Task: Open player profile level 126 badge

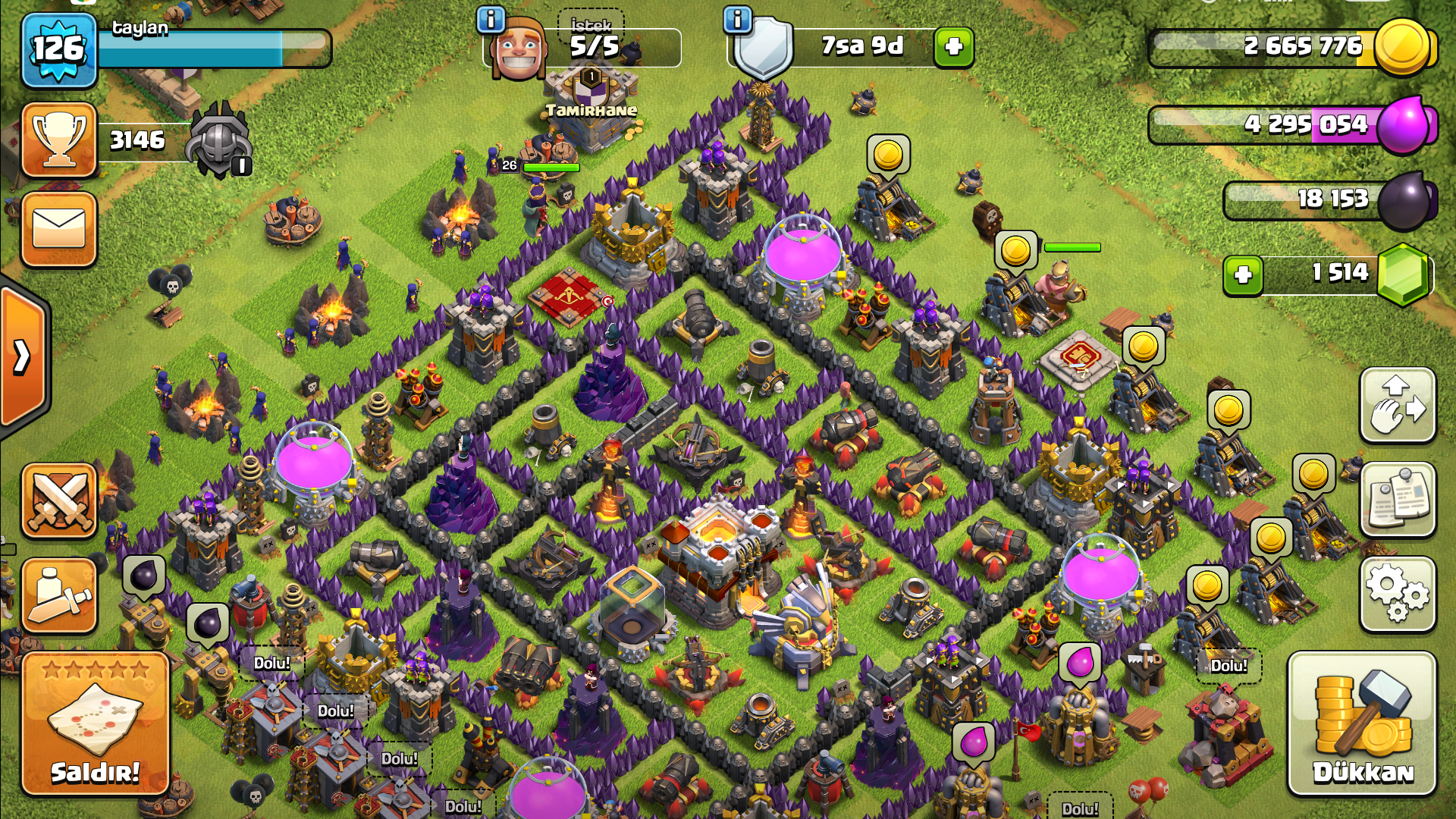Action: [59, 50]
